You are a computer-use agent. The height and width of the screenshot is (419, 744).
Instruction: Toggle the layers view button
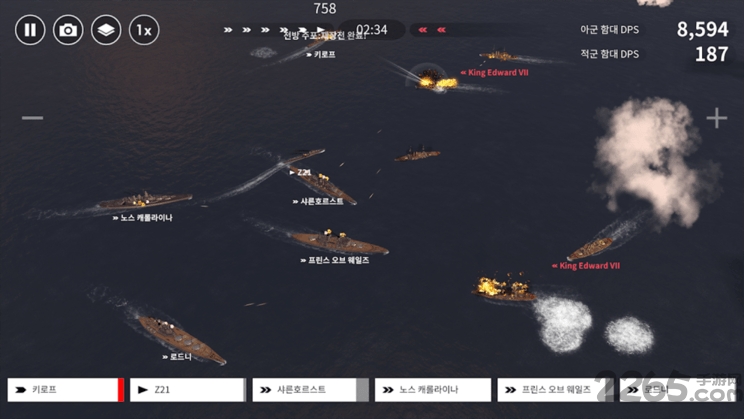106,30
